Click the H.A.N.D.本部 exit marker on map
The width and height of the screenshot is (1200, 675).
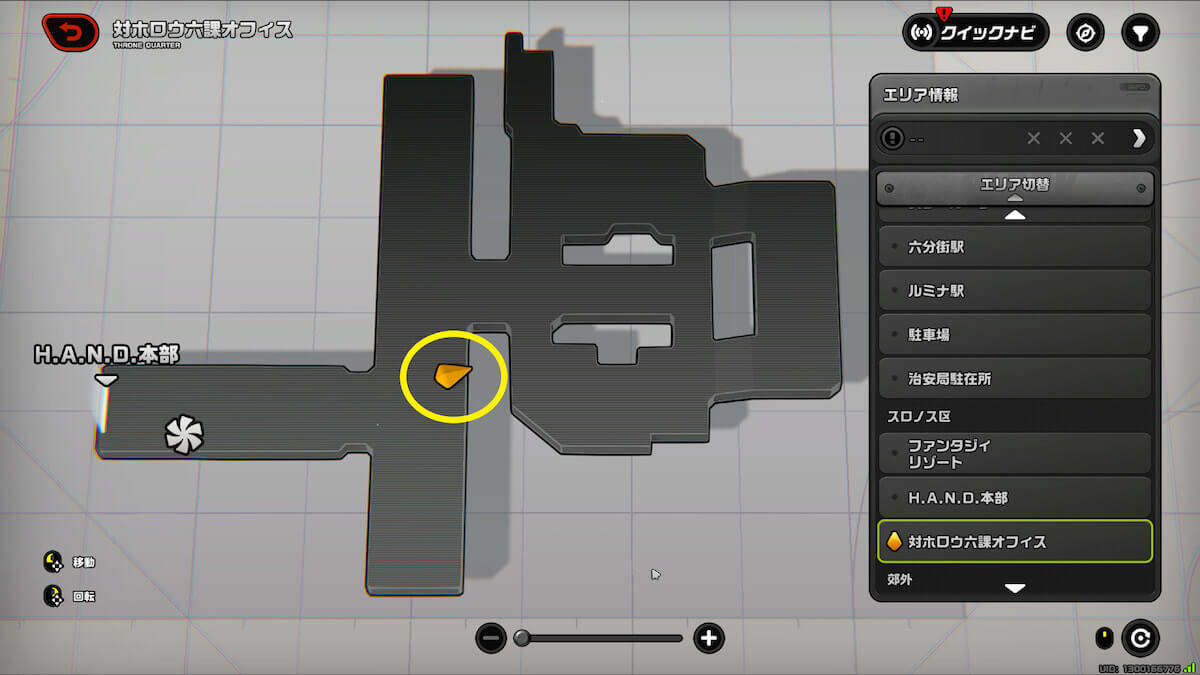click(x=106, y=379)
